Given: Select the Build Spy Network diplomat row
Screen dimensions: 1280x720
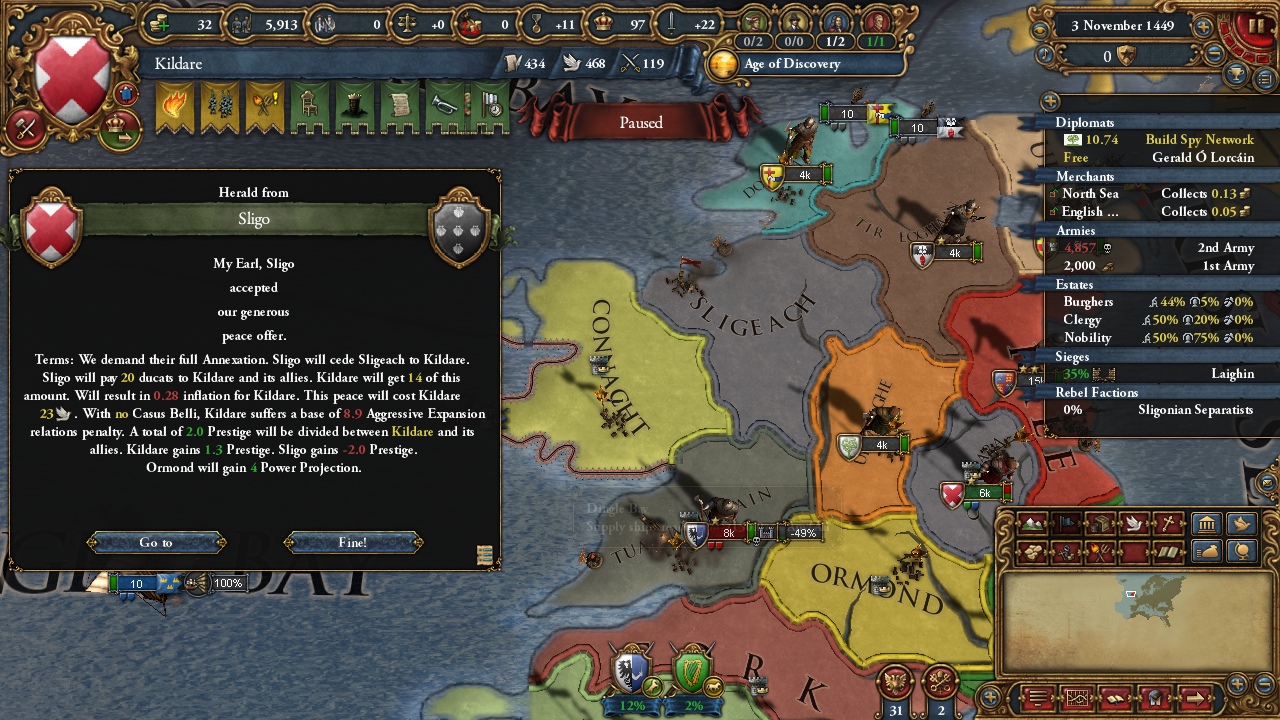Looking at the screenshot, I should 1150,140.
